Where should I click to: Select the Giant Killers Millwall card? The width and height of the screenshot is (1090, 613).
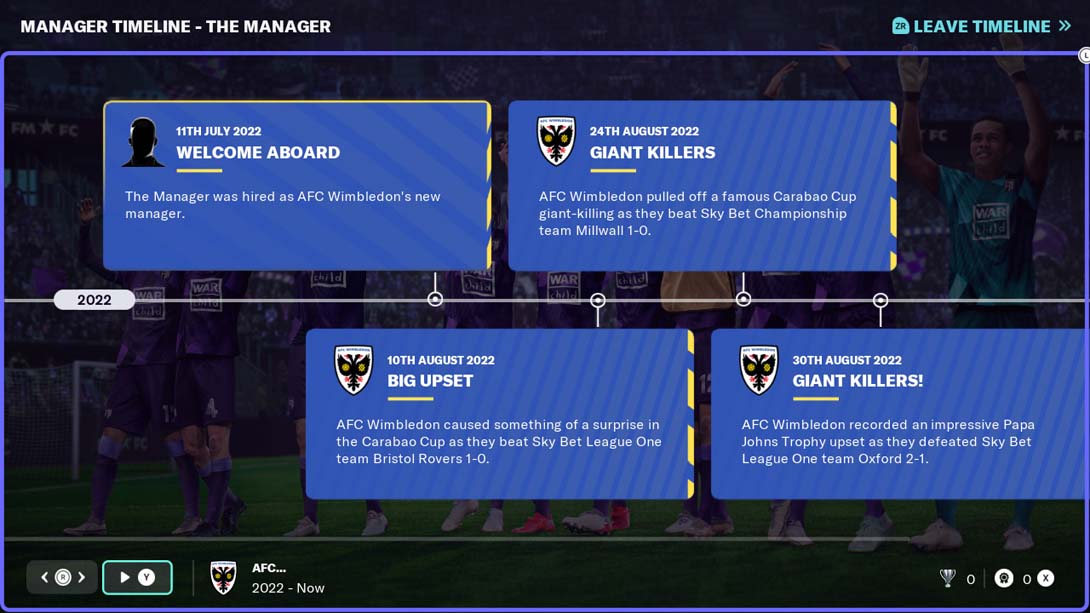[x=701, y=185]
